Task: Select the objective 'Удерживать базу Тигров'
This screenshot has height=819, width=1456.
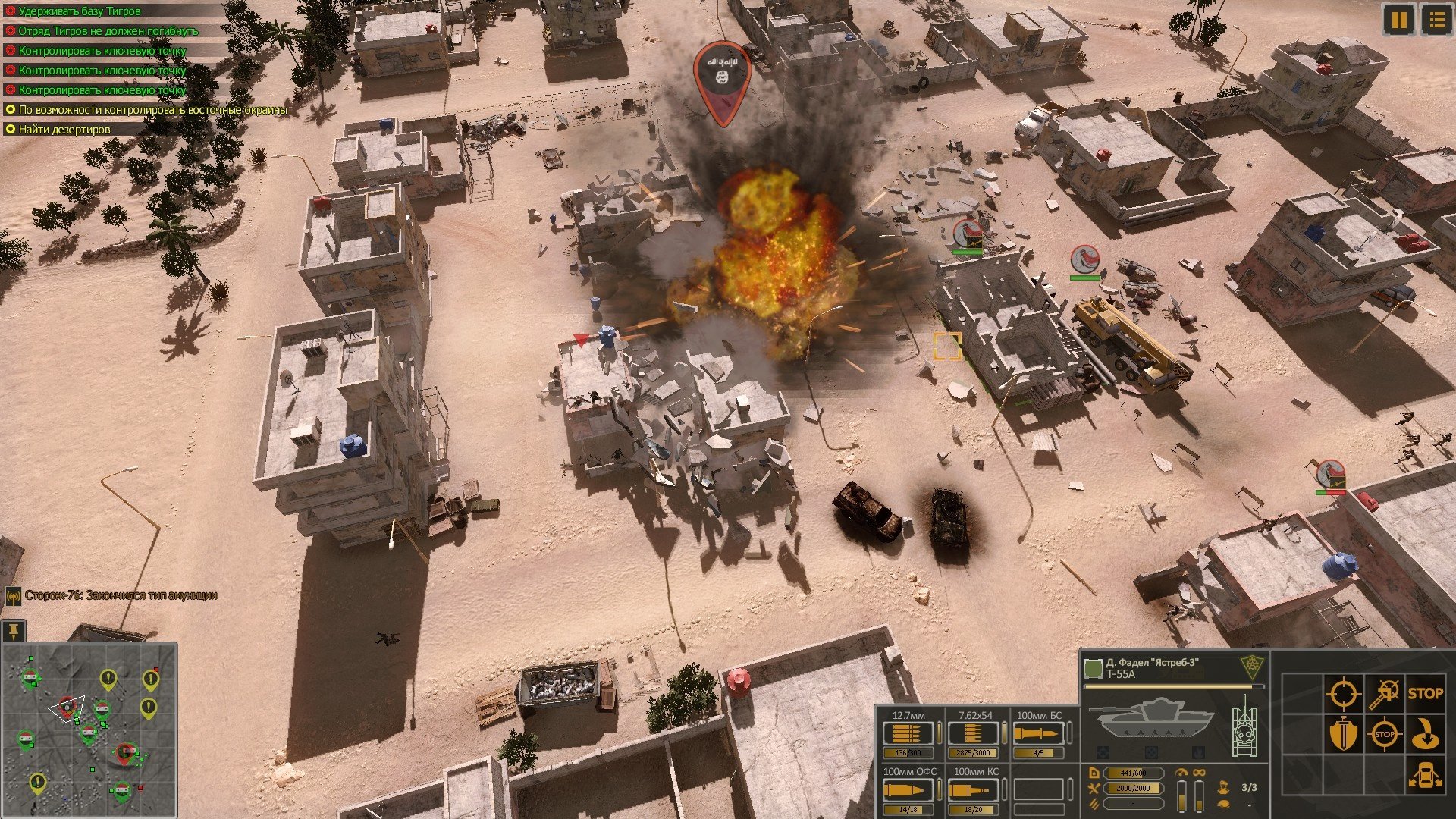Action: click(80, 11)
